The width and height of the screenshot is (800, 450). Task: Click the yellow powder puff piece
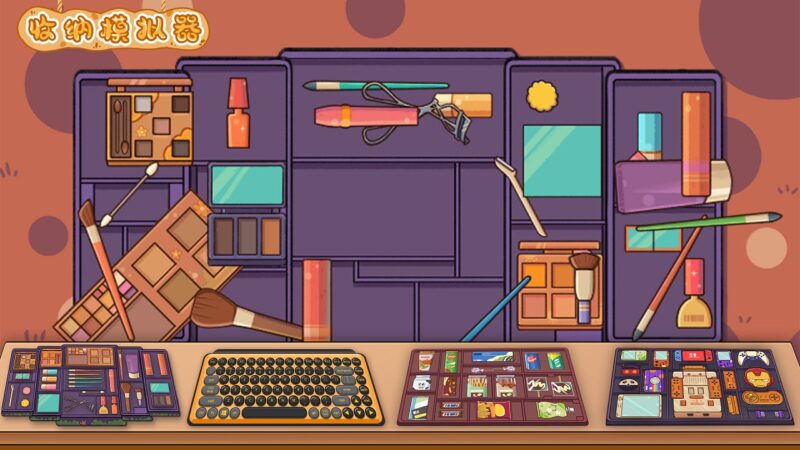[542, 97]
